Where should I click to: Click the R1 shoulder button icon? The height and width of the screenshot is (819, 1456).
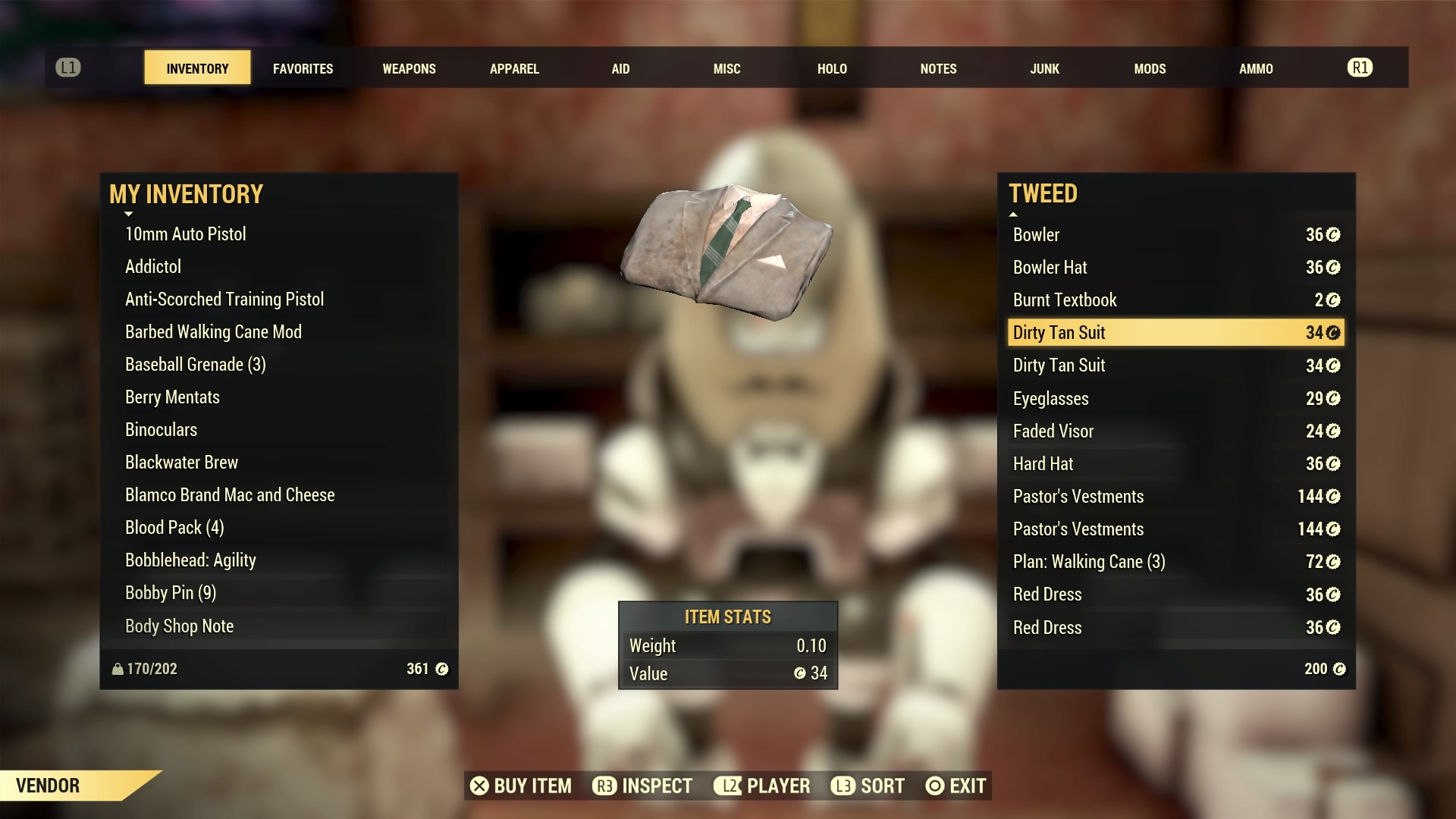[x=1360, y=67]
